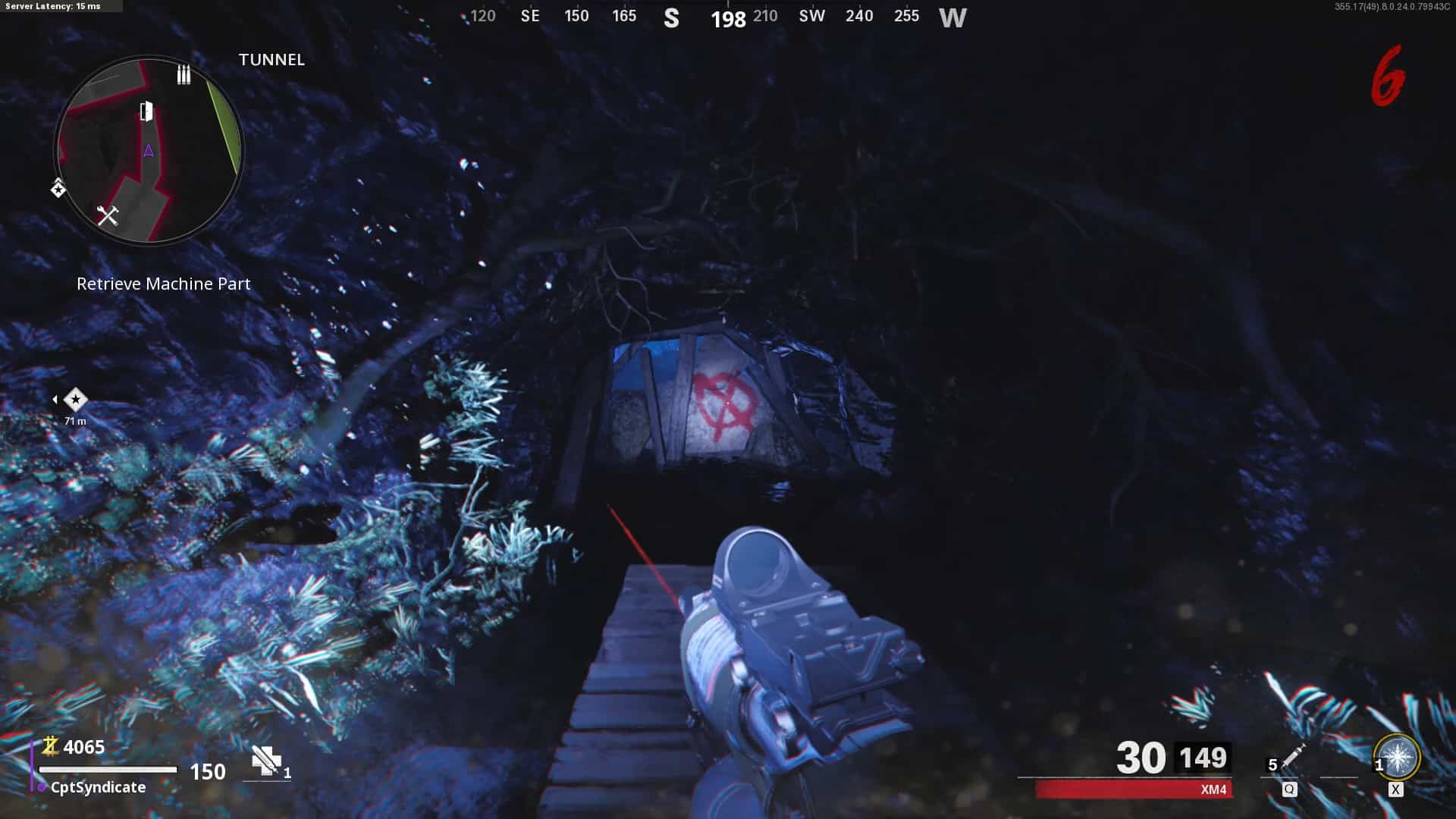Click the diamond objective marker beside minimap
This screenshot has height=819, width=1456.
[58, 188]
